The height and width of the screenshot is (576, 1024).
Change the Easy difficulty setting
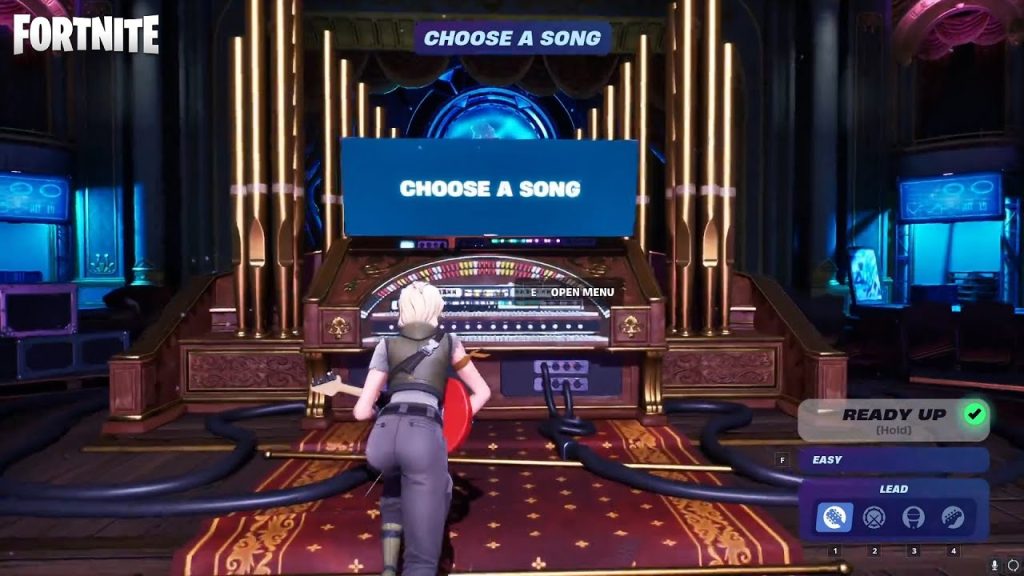(x=892, y=460)
